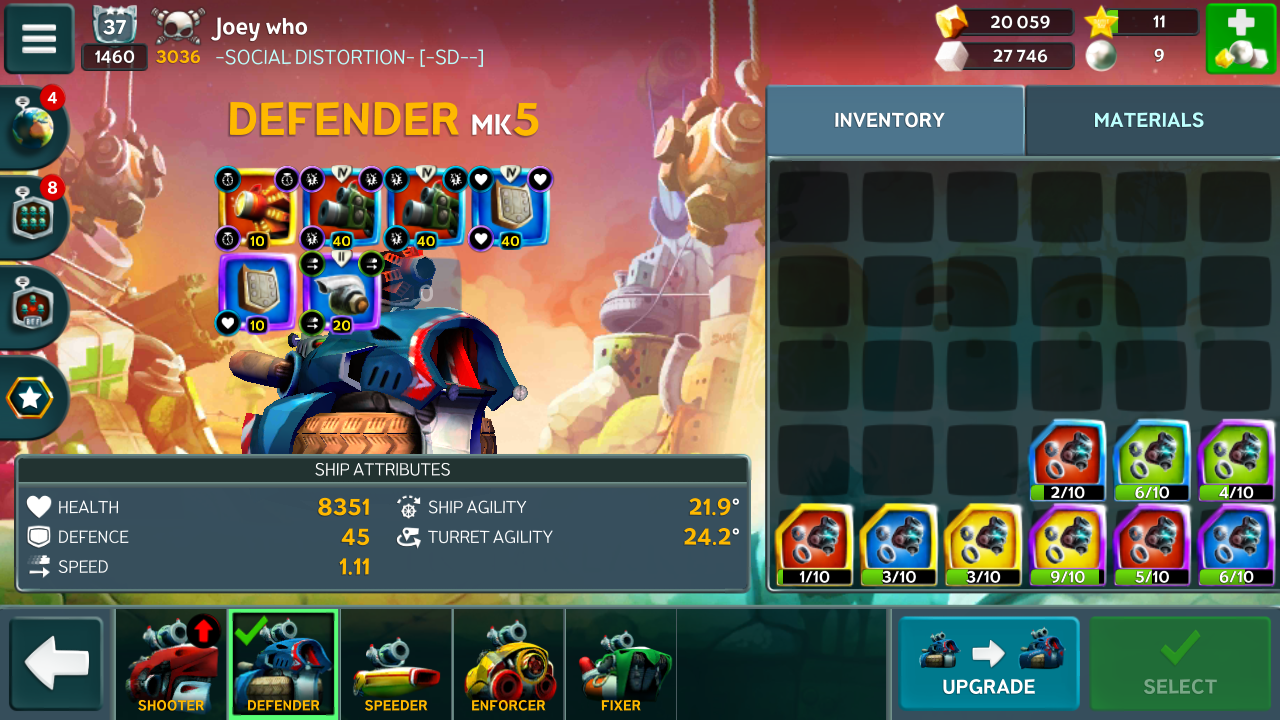Image resolution: width=1280 pixels, height=720 pixels.
Task: View Joey who's player profile
Action: (260, 27)
